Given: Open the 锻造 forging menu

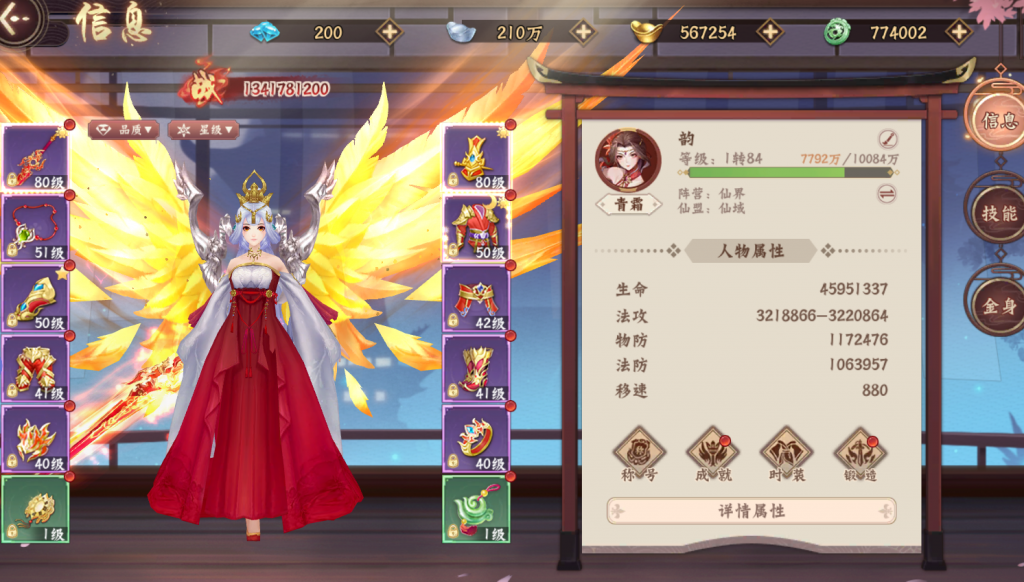Looking at the screenshot, I should click(x=859, y=454).
